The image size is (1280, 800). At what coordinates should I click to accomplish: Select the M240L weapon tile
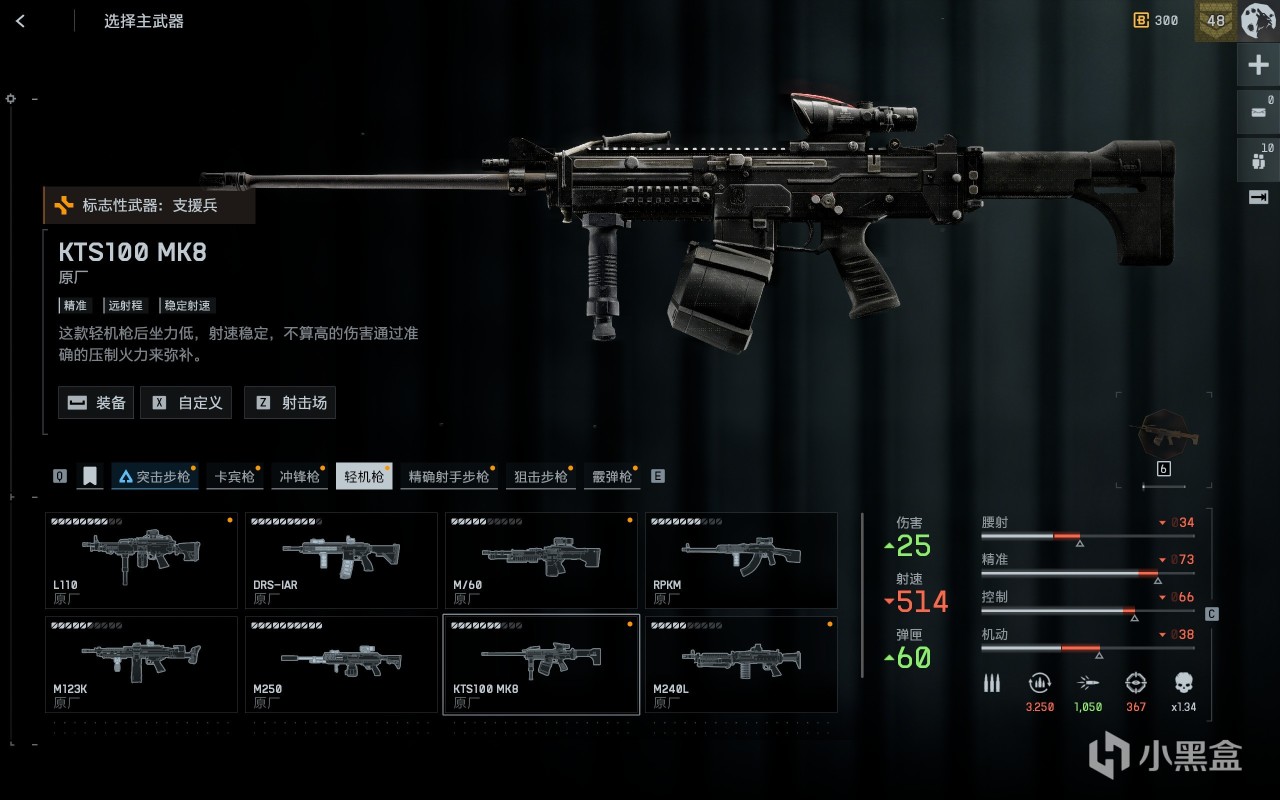[x=741, y=664]
